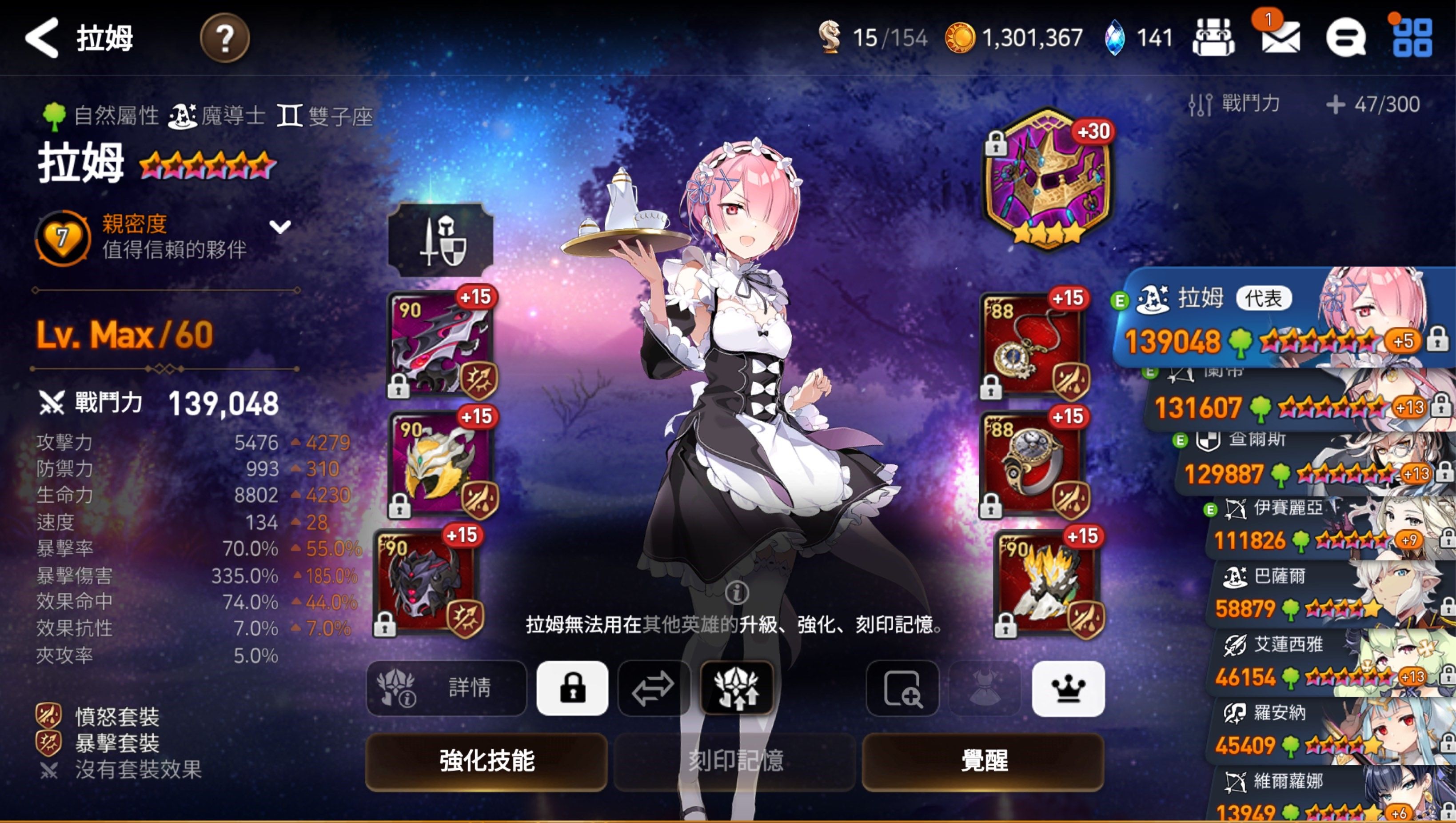Click the 強化技能 skill enhance button
The image size is (1456, 823).
[x=486, y=761]
